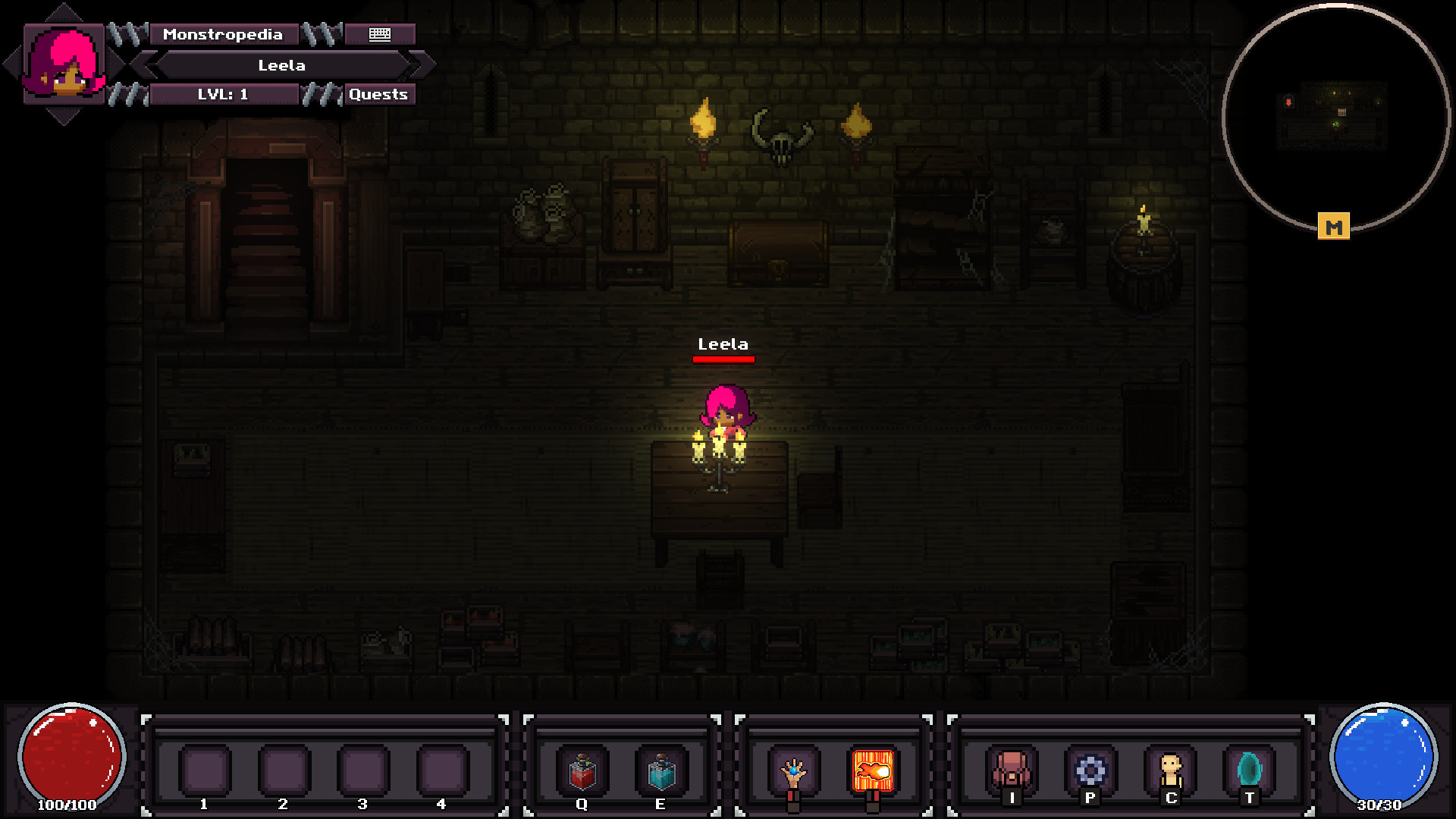
Task: Select the red health potion in slot Q
Action: click(582, 770)
